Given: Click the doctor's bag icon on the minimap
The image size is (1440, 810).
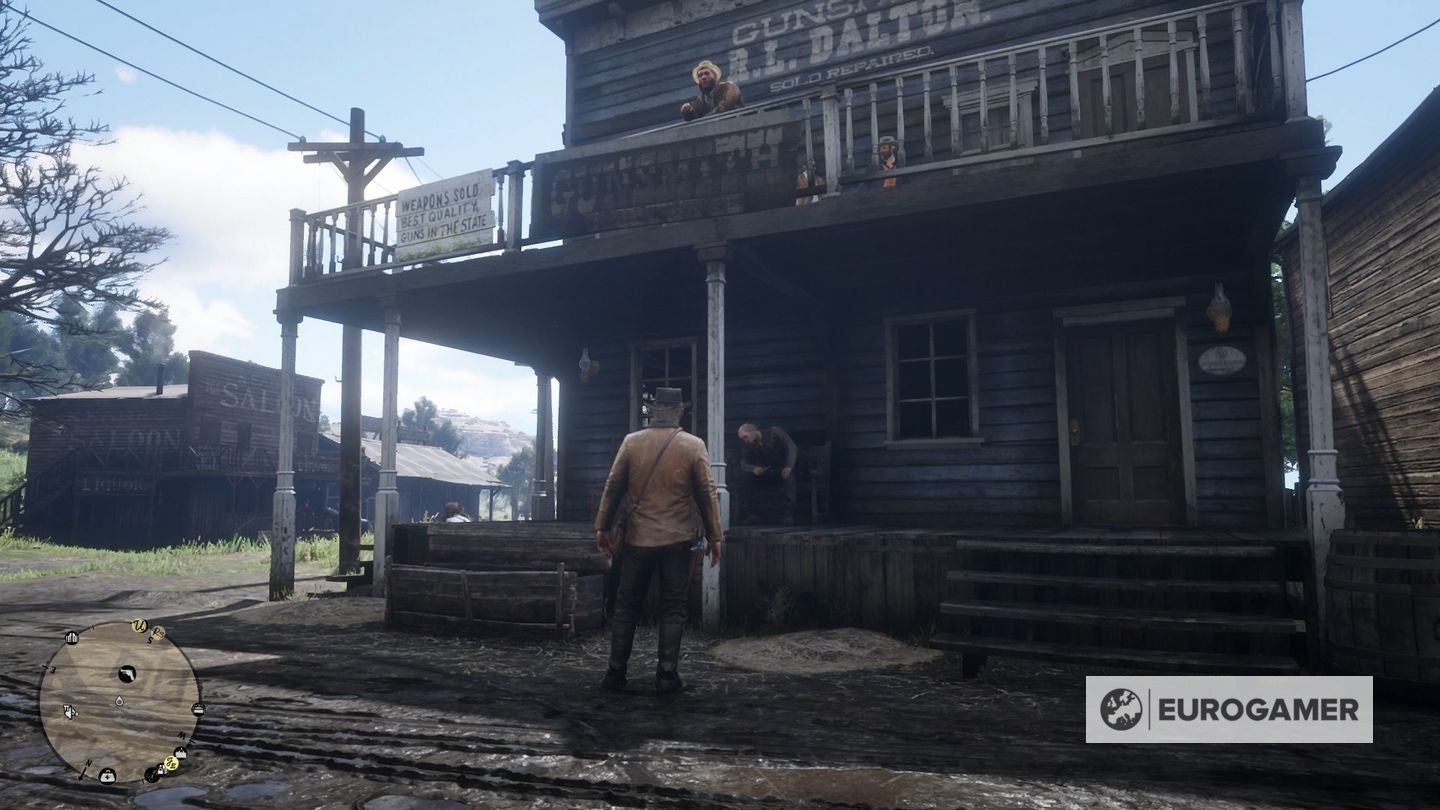Looking at the screenshot, I should pos(109,775).
